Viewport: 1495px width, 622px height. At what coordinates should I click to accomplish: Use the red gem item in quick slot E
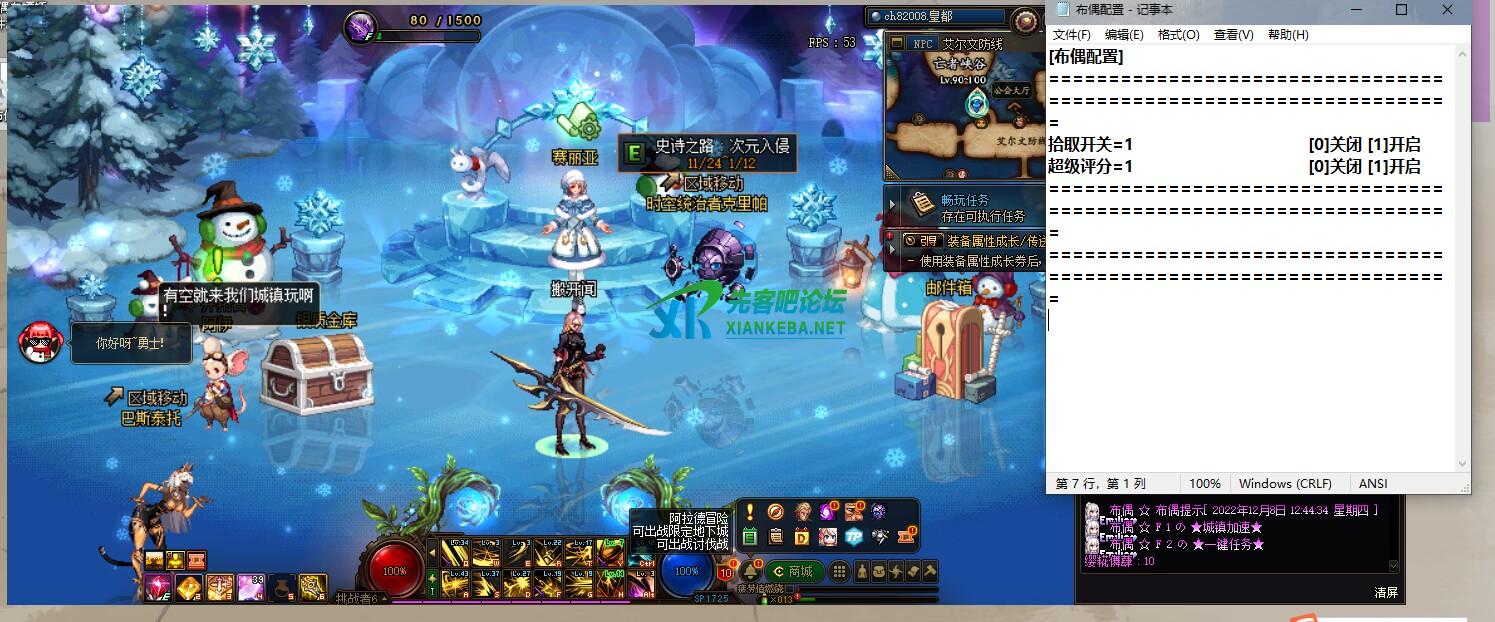pyautogui.click(x=158, y=587)
